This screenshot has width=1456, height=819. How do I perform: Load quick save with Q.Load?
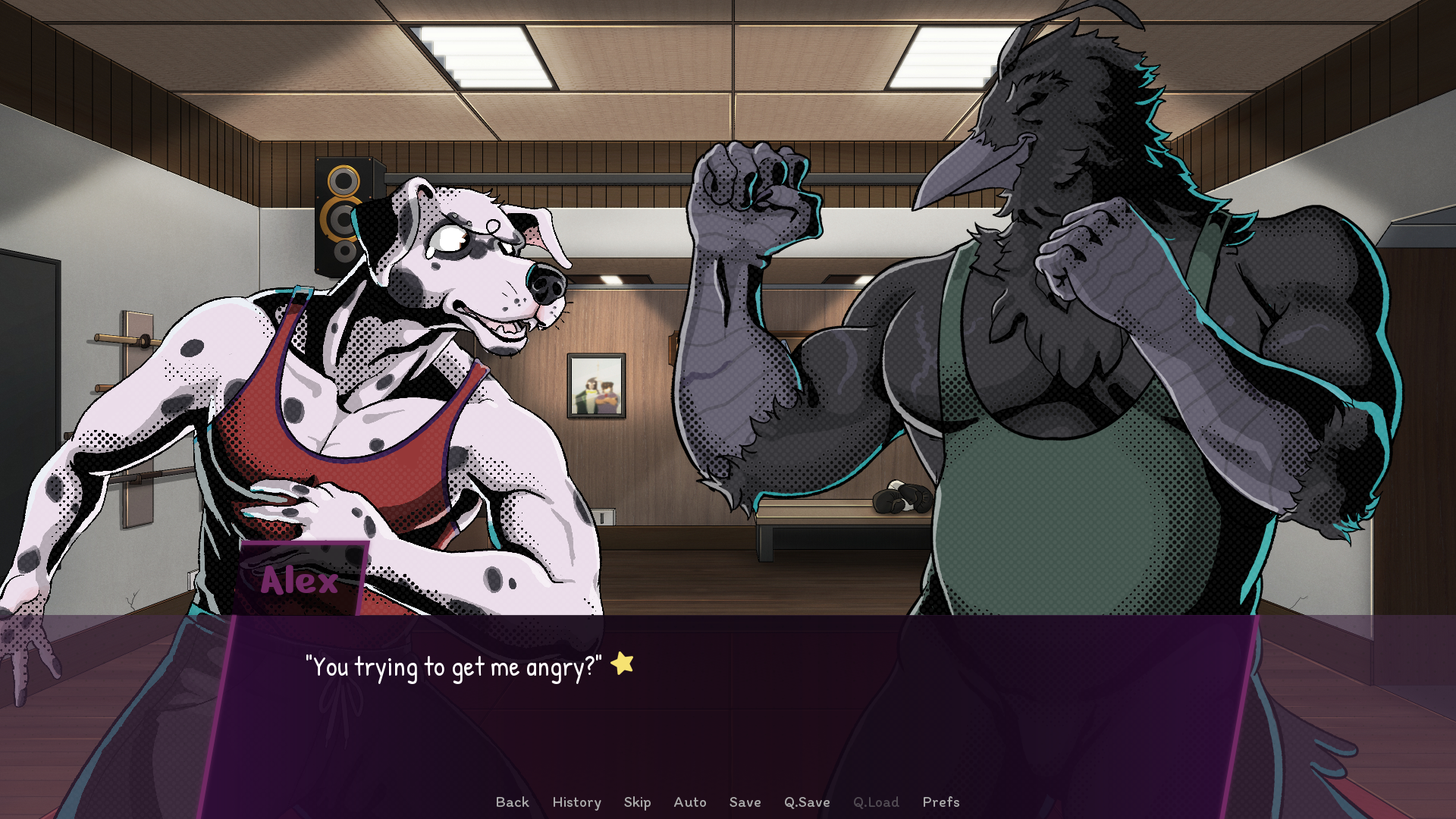[876, 802]
